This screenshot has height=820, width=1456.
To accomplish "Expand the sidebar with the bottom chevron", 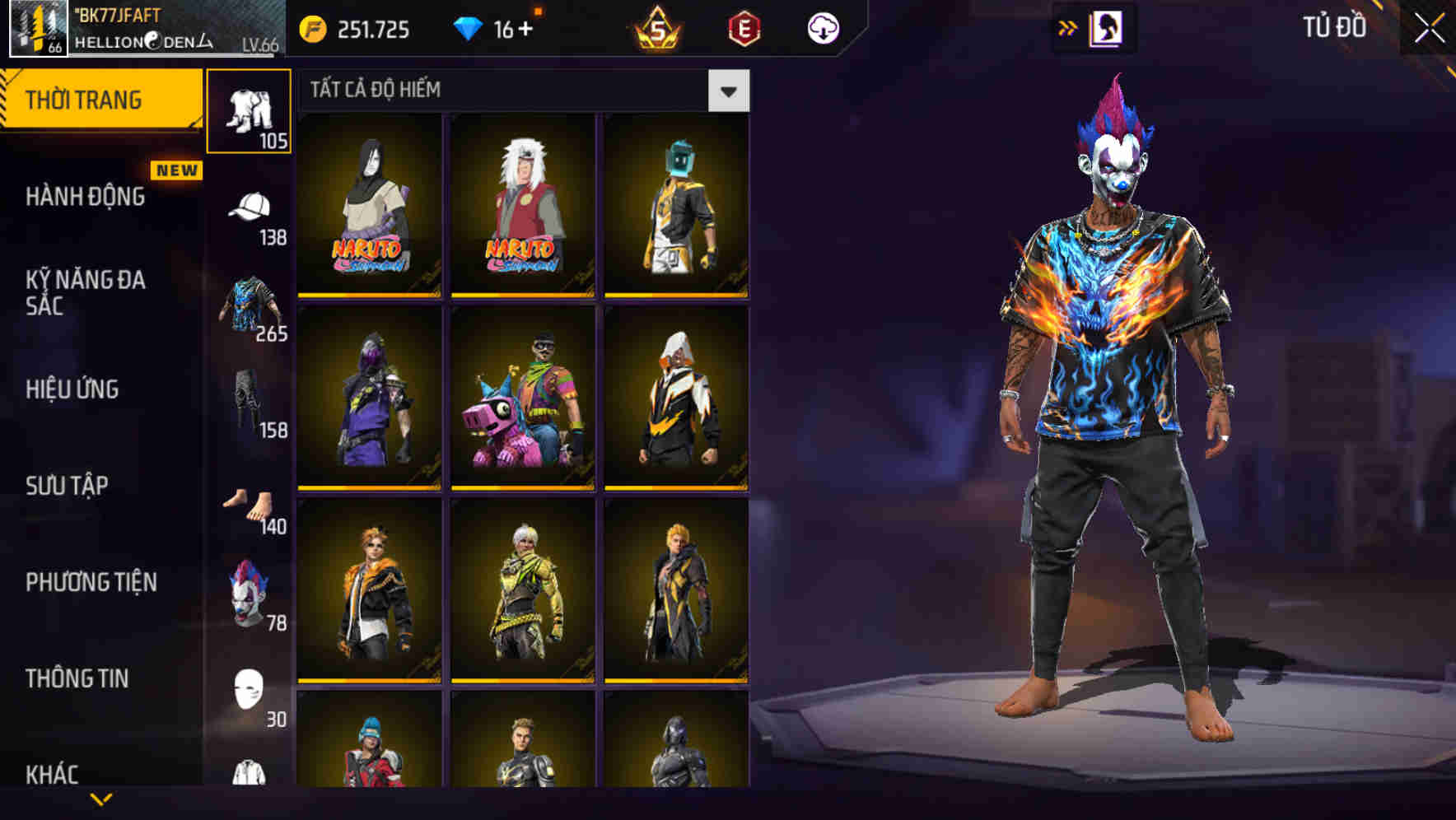I will tap(99, 797).
